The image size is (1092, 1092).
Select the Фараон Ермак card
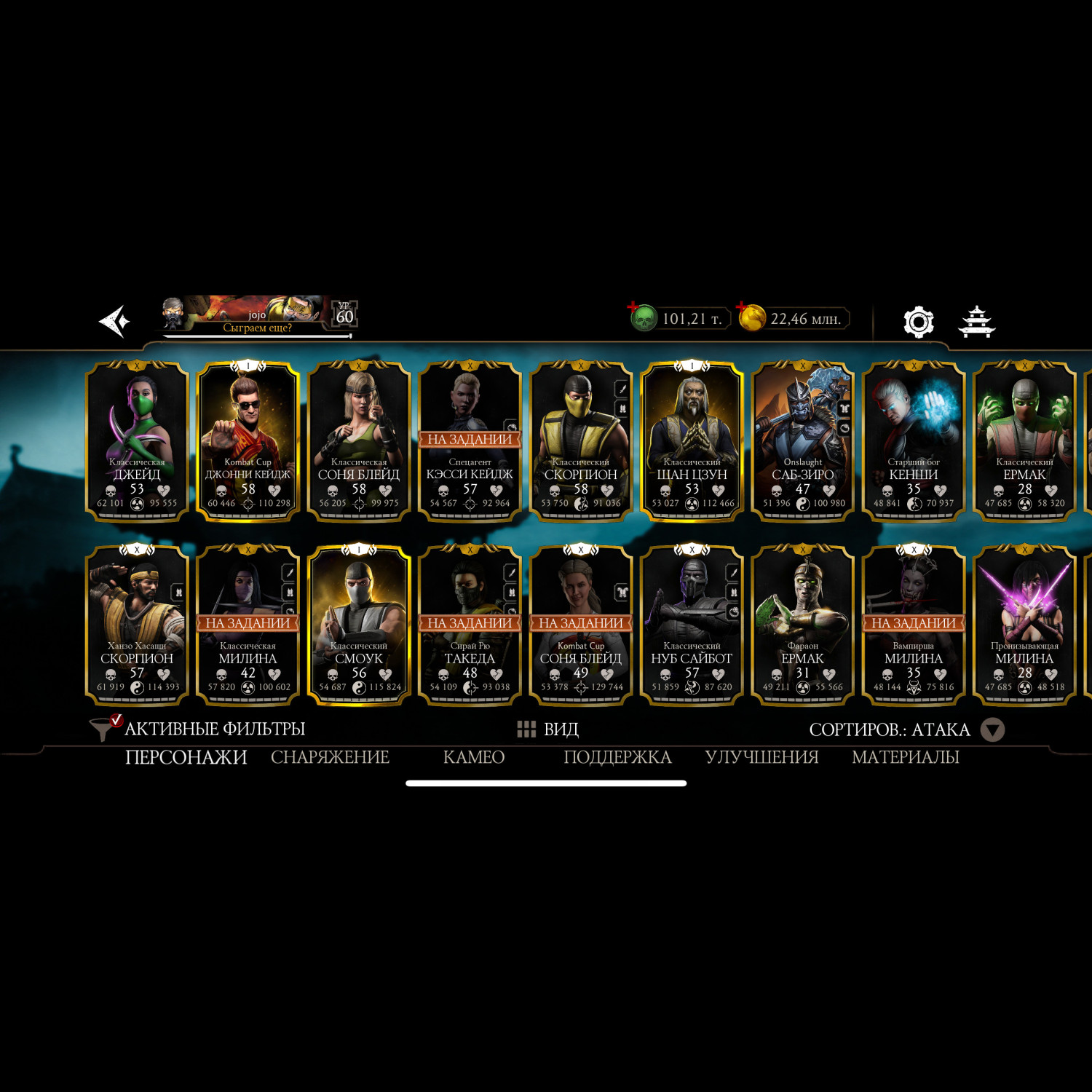point(802,625)
